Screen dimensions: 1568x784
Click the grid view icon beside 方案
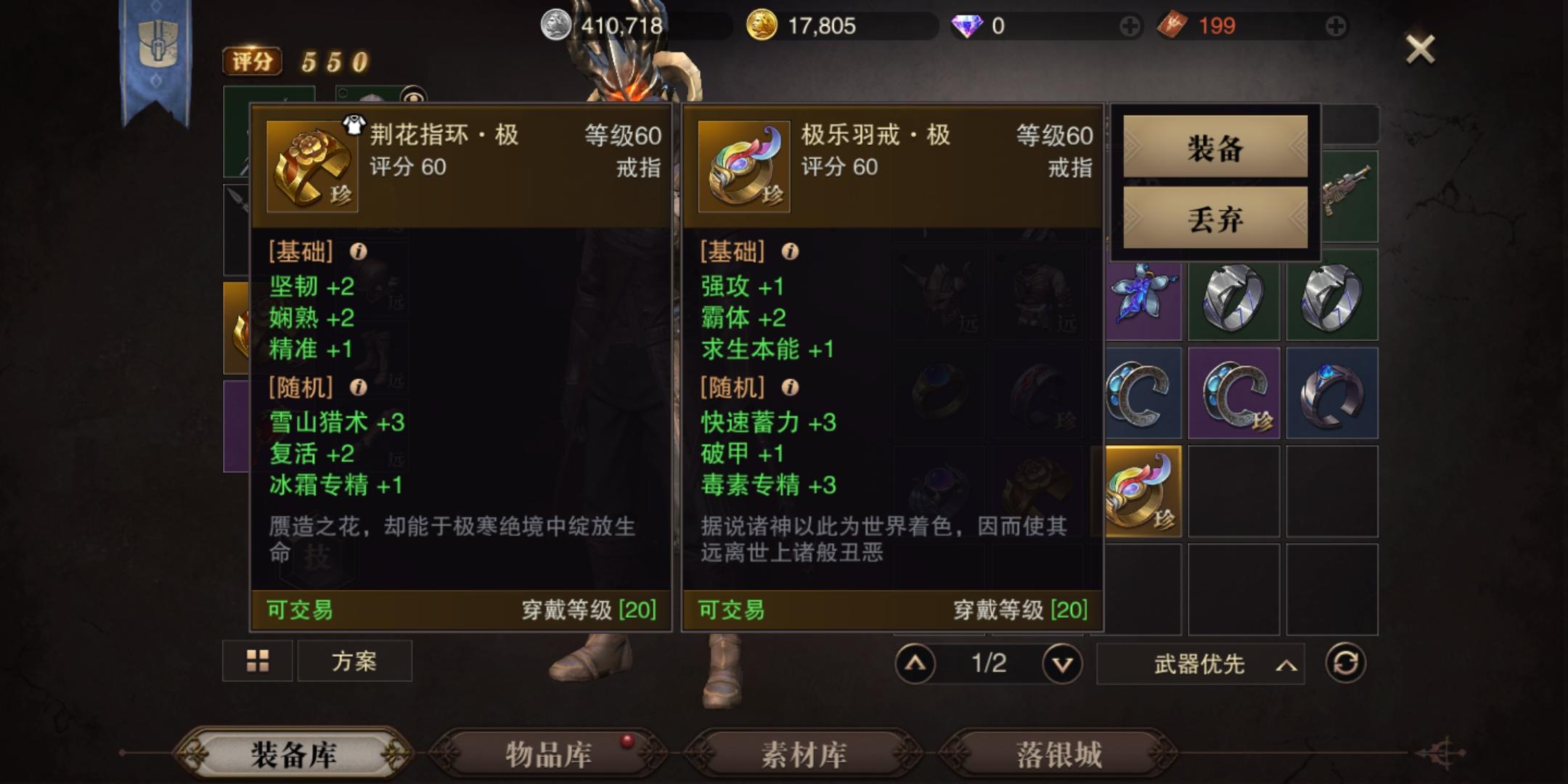pos(258,661)
